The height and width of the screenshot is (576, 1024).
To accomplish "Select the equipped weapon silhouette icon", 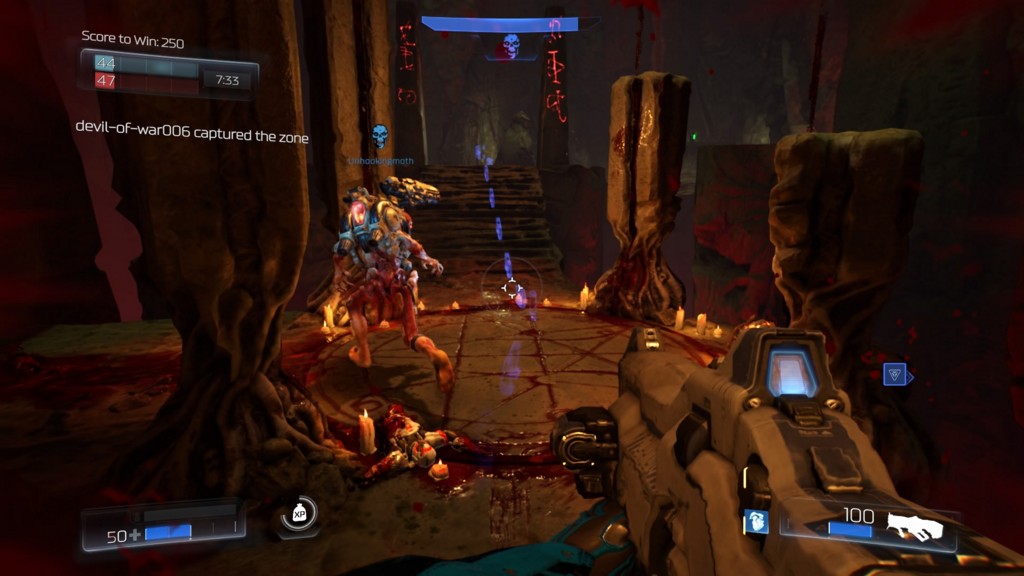I will [915, 524].
